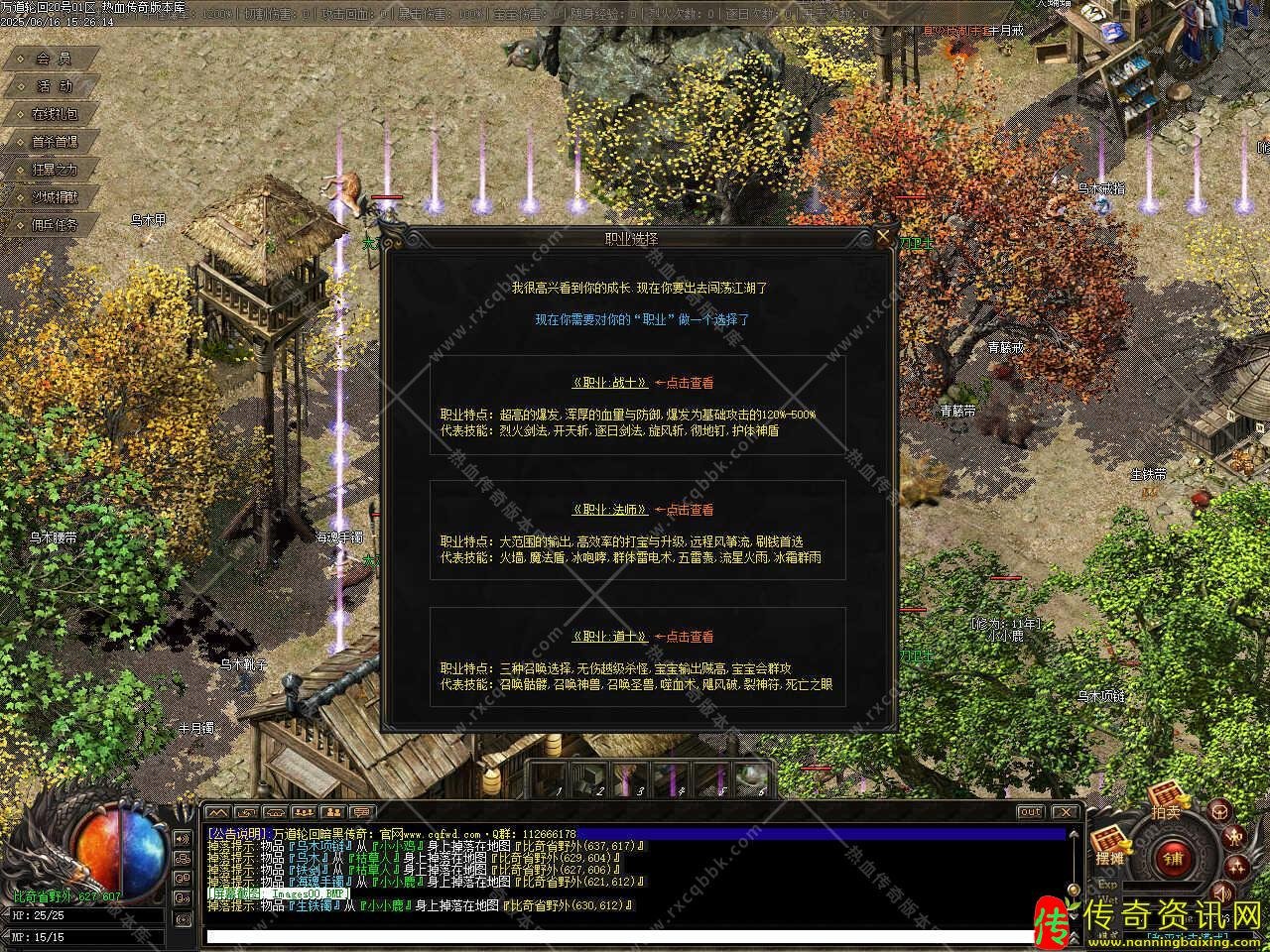Choose the 战士 warrior class link
Viewport: 1270px width, 952px height.
(x=610, y=383)
